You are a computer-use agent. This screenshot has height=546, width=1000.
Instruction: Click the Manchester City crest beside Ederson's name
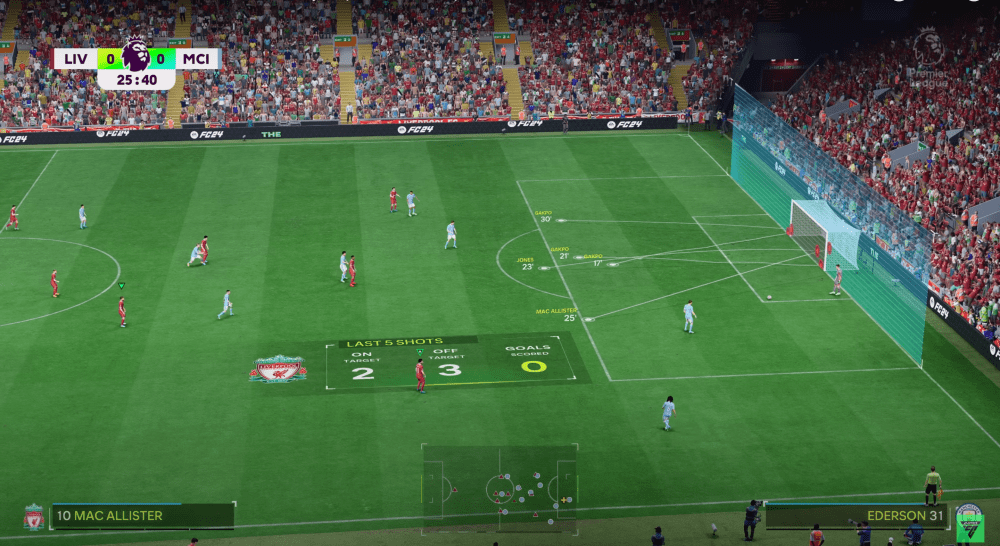968,520
